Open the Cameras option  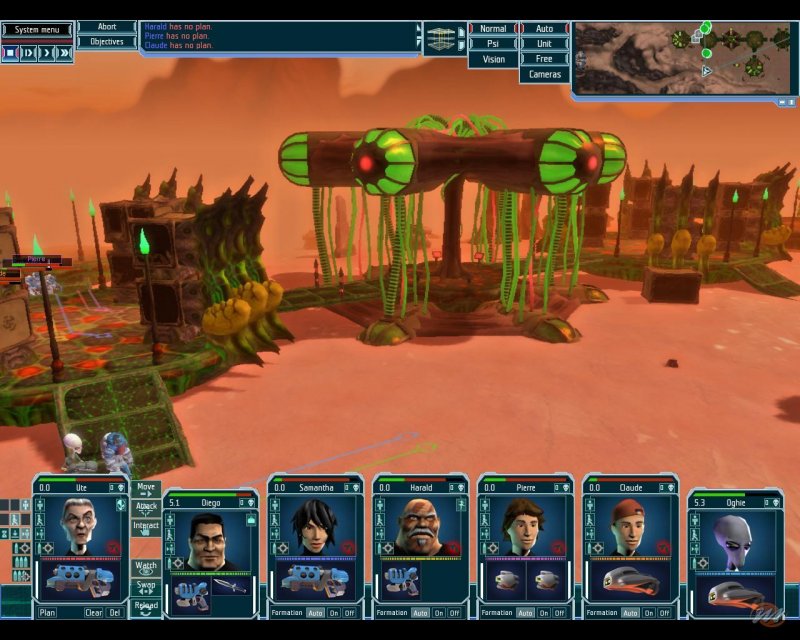click(544, 75)
